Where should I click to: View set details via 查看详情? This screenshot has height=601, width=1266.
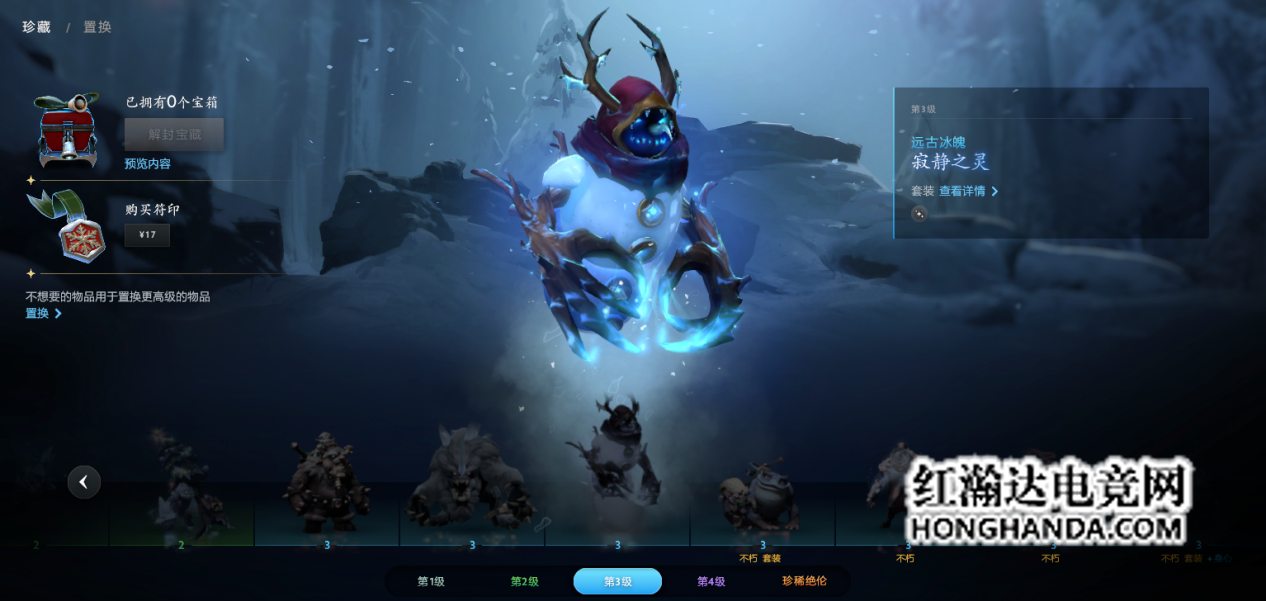967,191
